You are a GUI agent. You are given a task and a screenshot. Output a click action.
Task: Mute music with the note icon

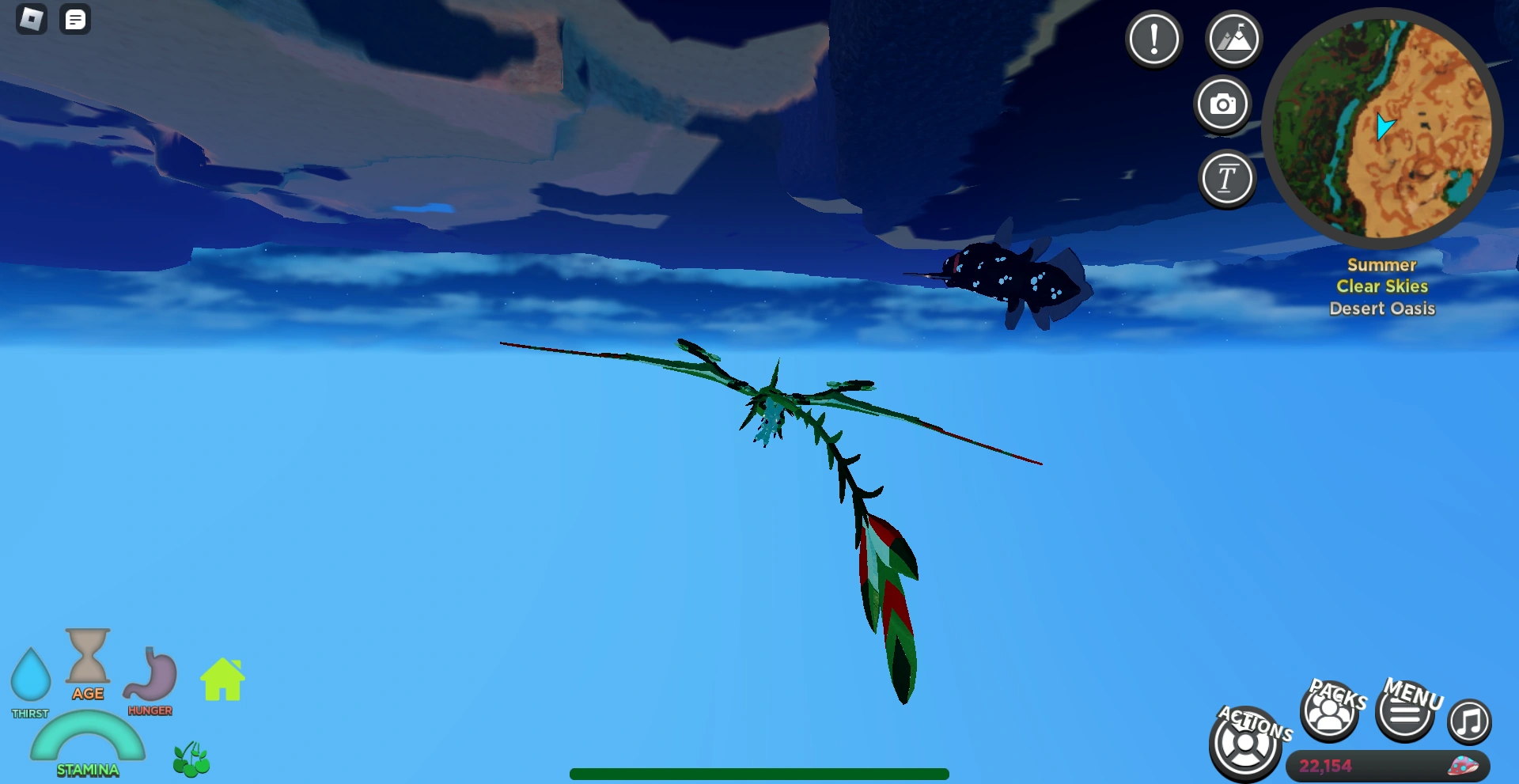1470,720
